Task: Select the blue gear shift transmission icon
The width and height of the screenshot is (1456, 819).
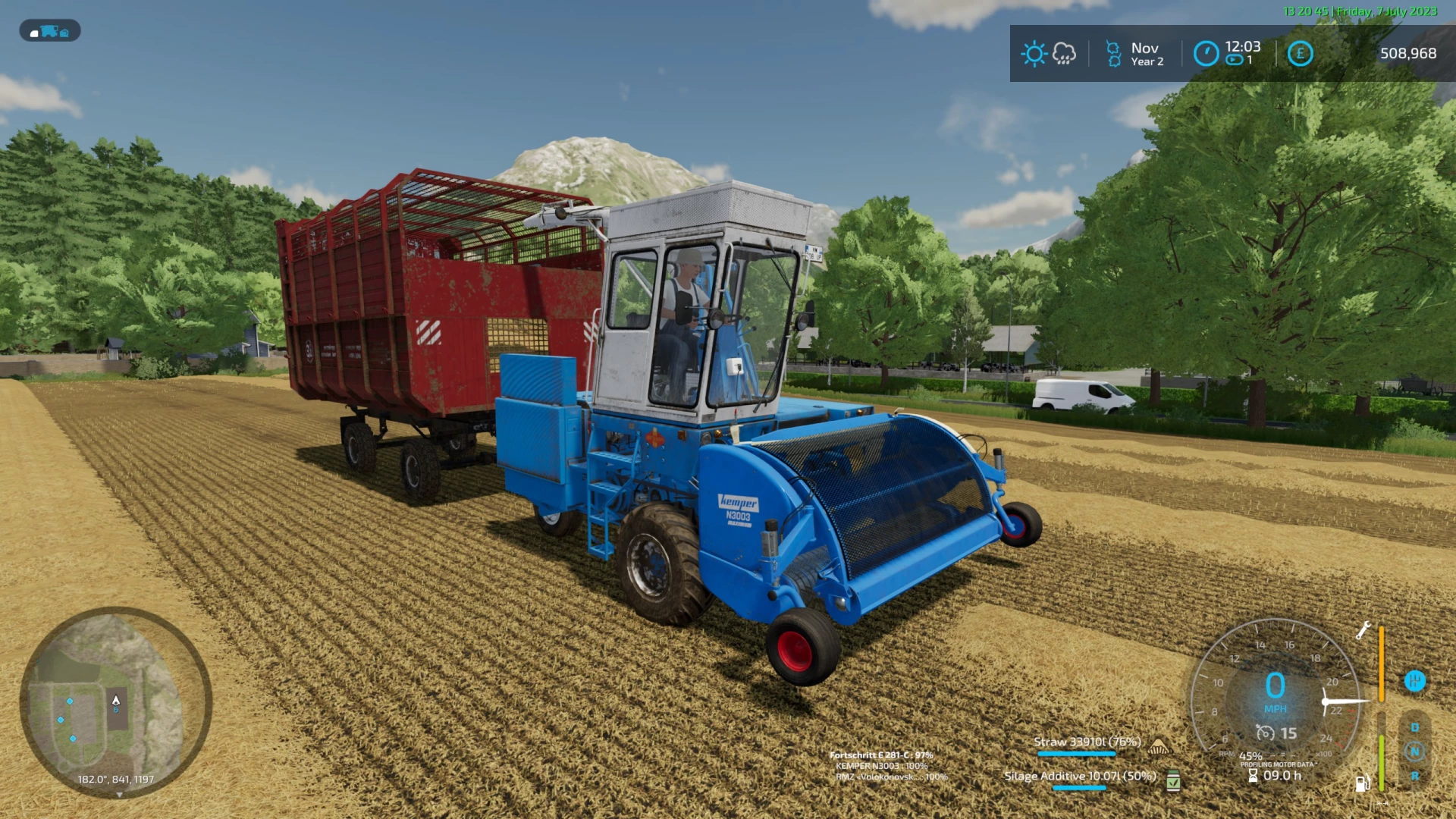Action: 1415,682
